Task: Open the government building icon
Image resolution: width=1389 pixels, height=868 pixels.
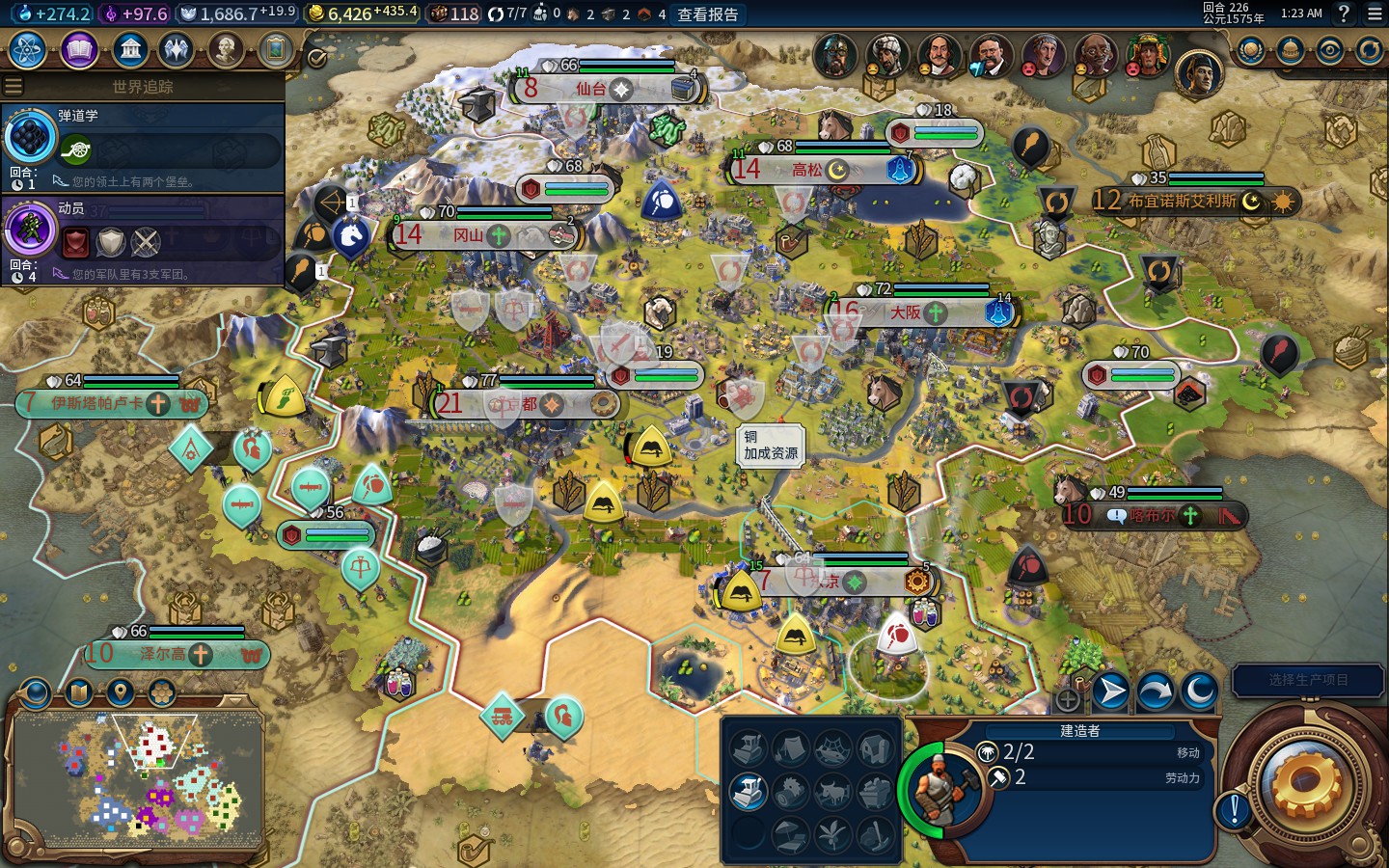Action: pyautogui.click(x=129, y=49)
